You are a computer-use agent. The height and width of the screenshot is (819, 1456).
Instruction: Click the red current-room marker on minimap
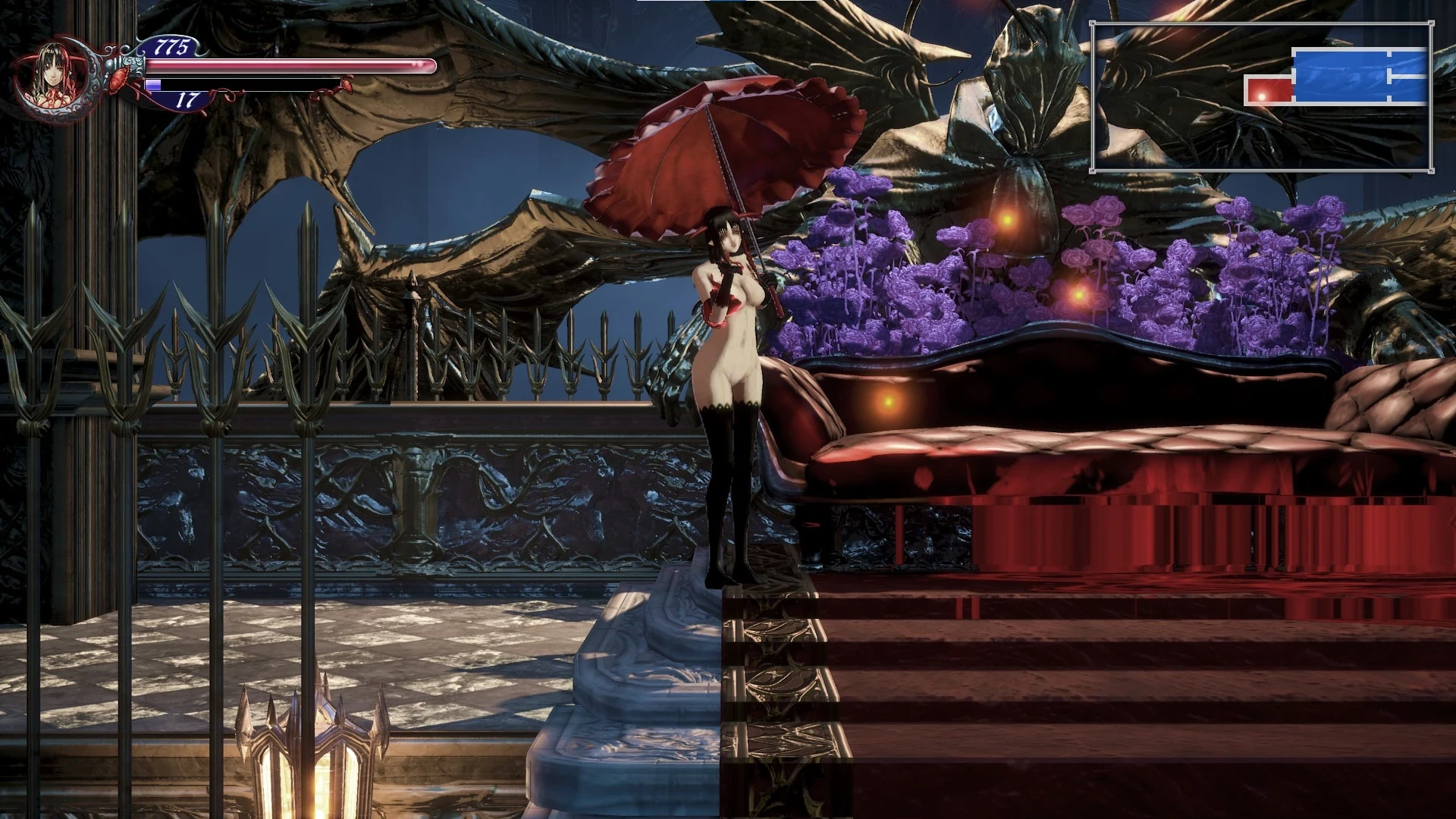(x=1268, y=90)
